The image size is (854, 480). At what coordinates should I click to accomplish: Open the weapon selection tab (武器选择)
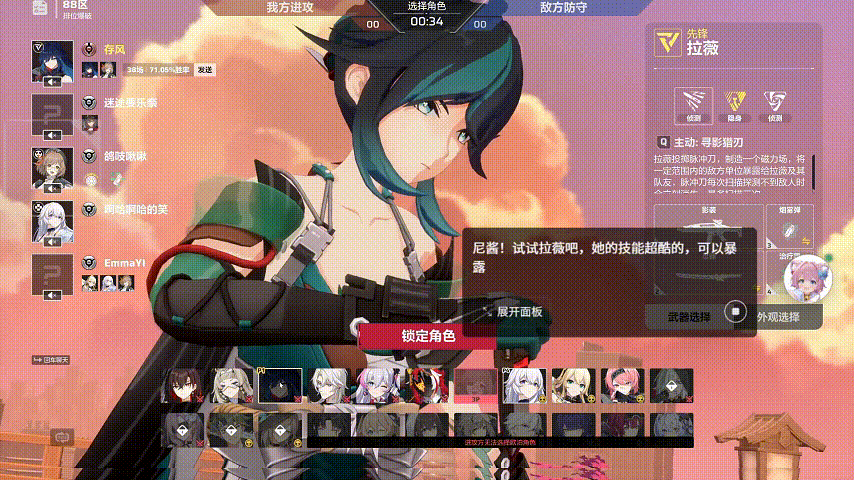pyautogui.click(x=689, y=317)
